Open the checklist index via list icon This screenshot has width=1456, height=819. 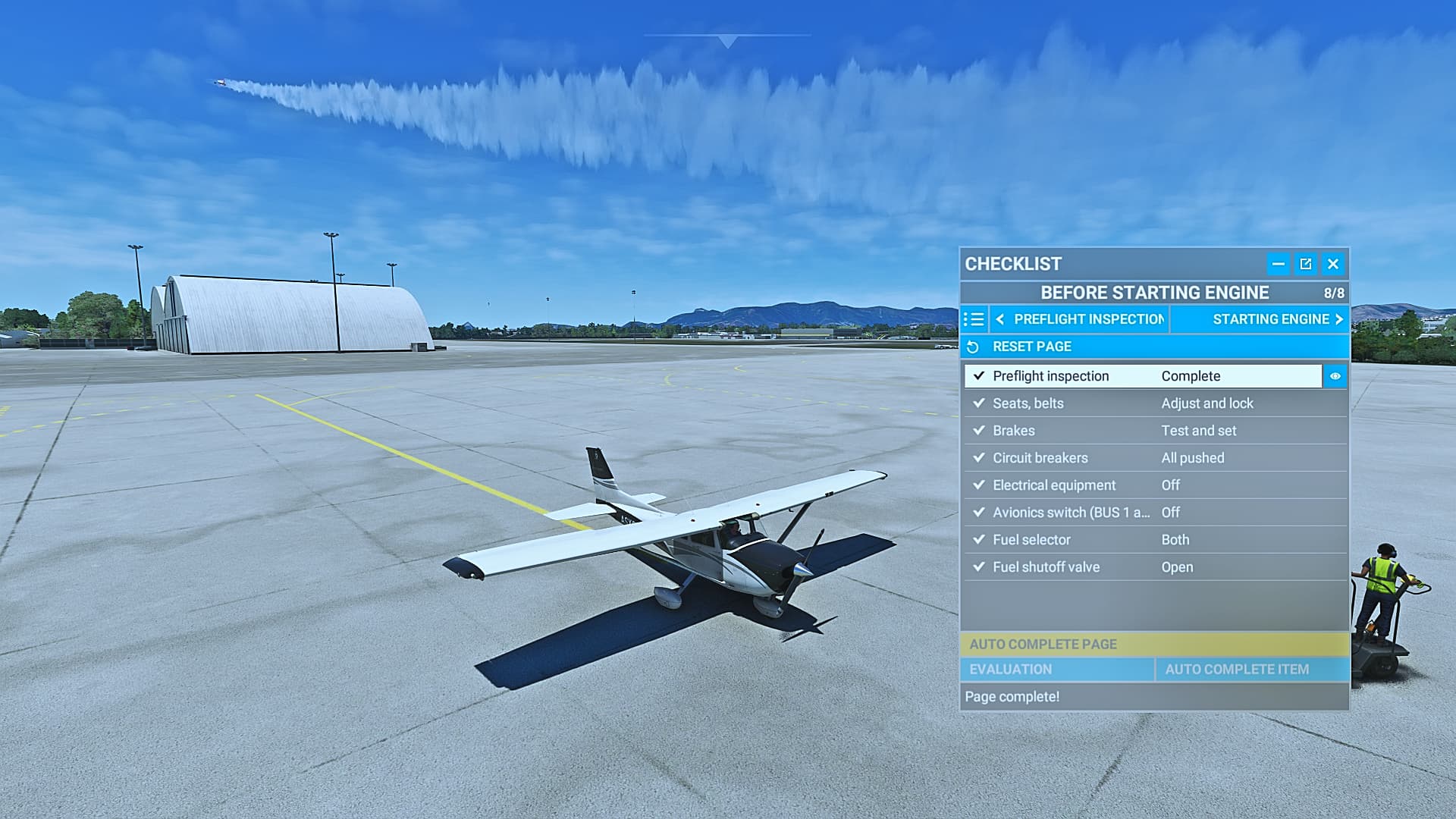click(x=974, y=319)
